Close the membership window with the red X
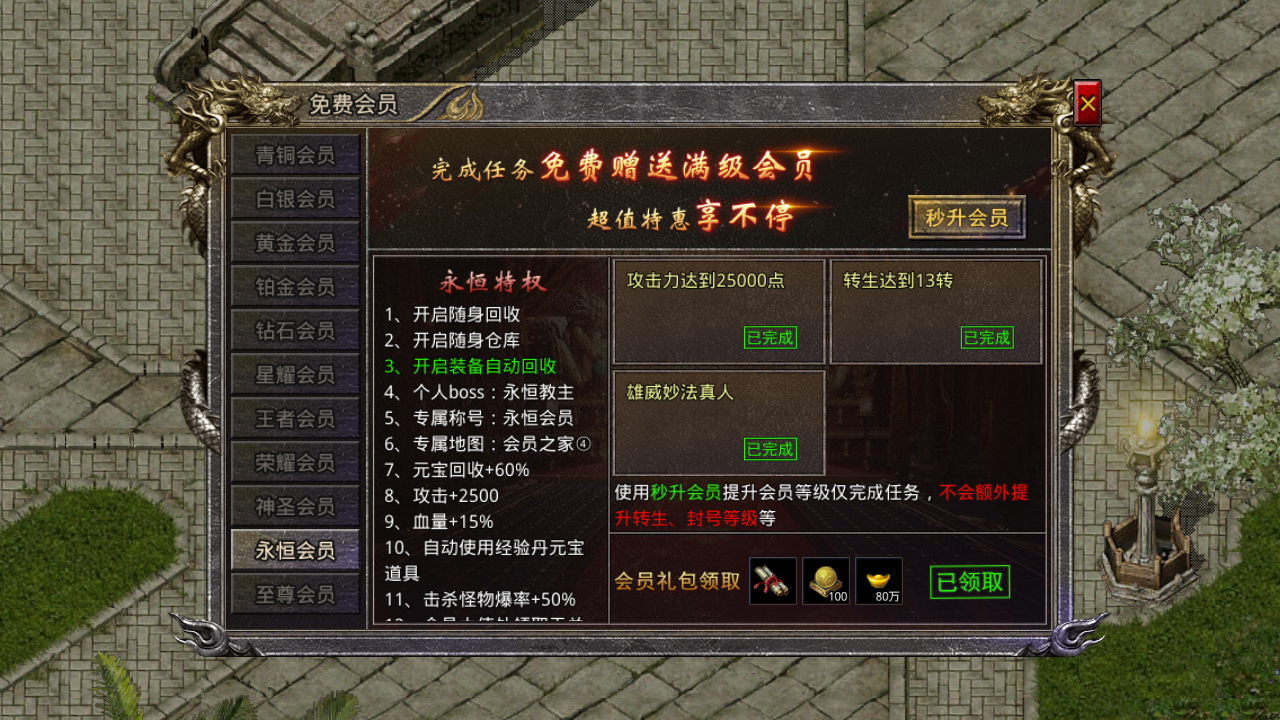Screen dimensions: 1280x720 pyautogui.click(x=1087, y=100)
